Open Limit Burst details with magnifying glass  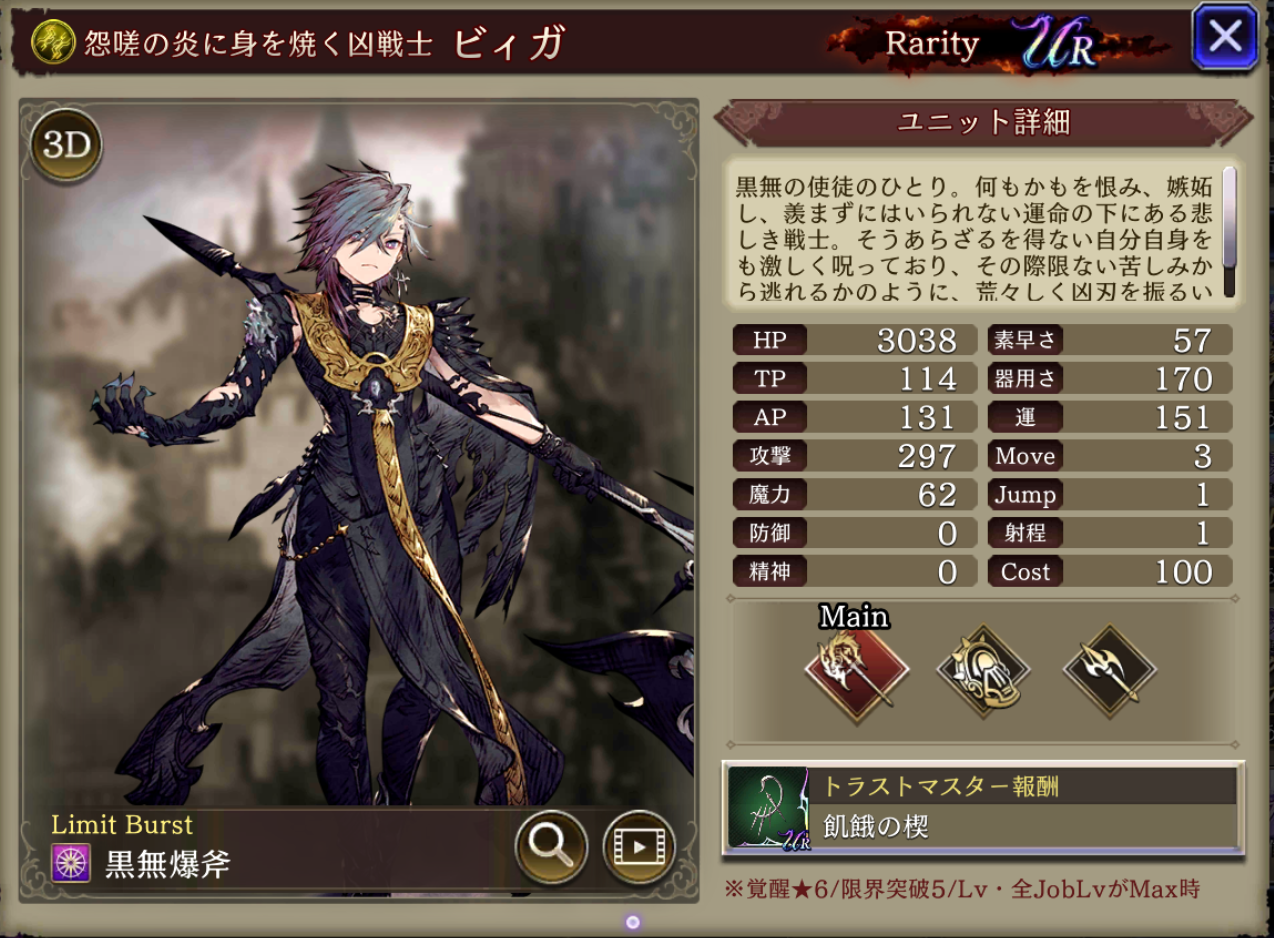coord(551,846)
